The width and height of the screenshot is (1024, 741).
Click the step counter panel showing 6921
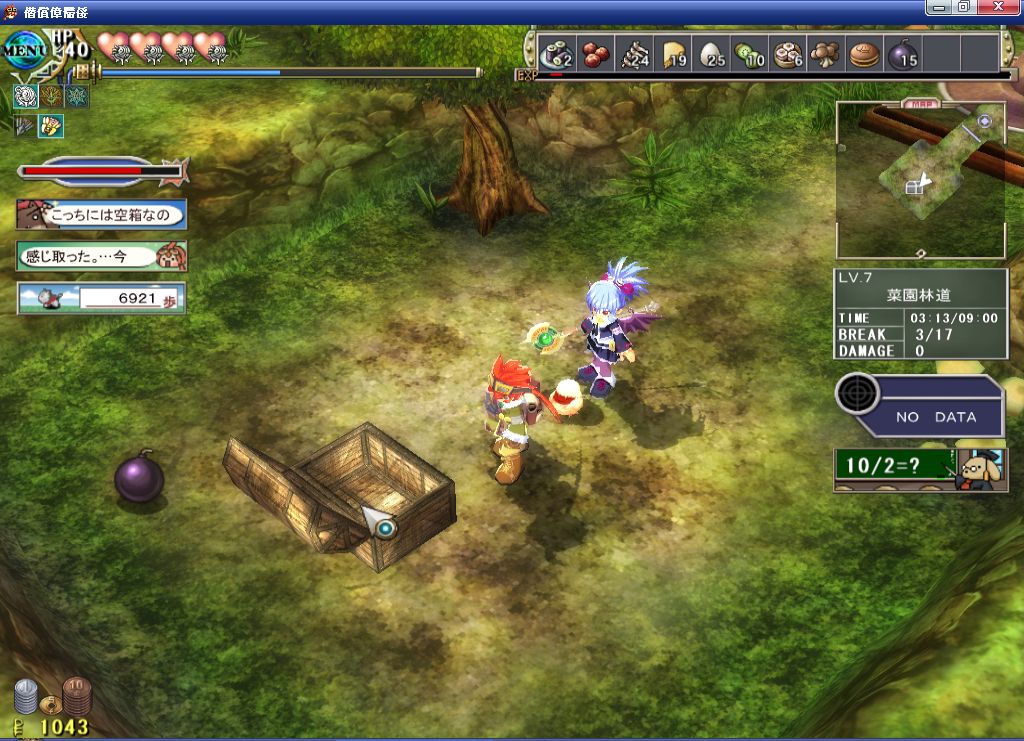click(x=101, y=298)
